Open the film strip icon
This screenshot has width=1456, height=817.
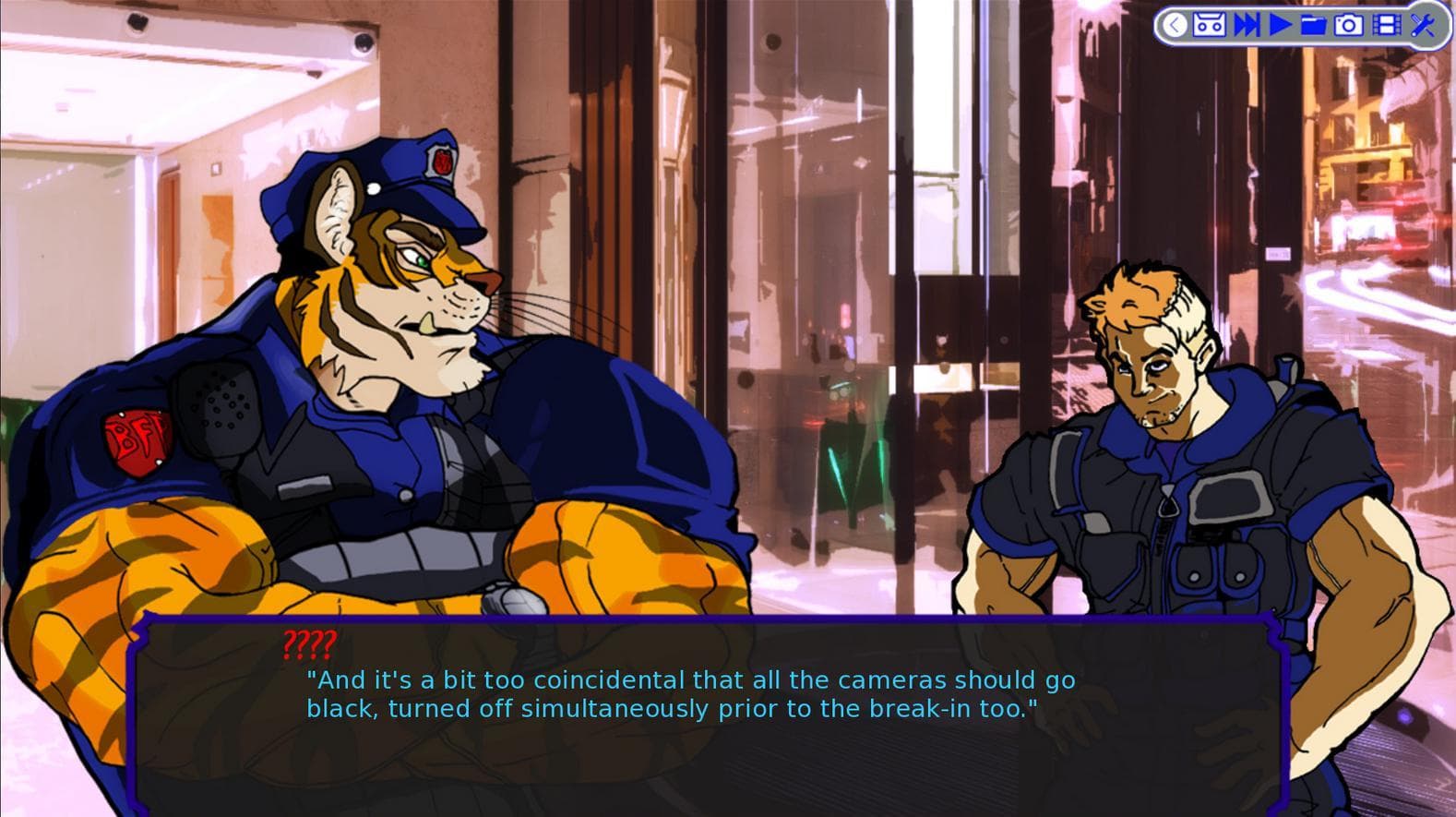tap(1385, 25)
